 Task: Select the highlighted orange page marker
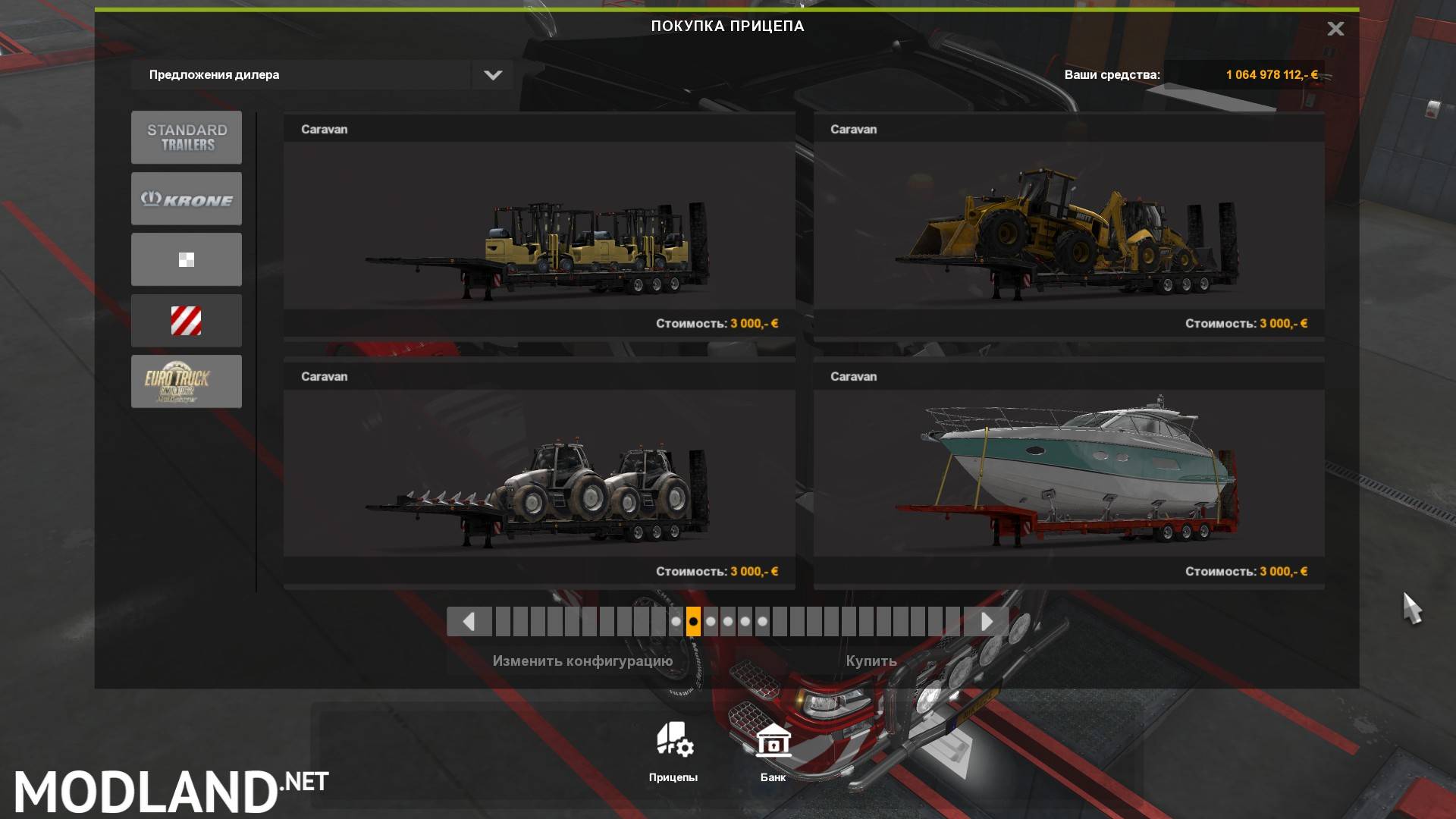(x=692, y=621)
